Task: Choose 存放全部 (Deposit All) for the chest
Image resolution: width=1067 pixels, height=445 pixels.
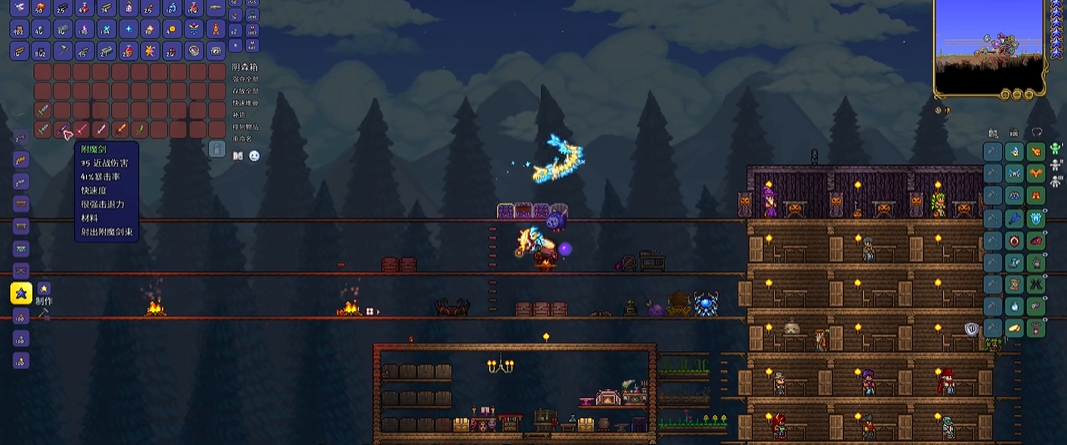Action: 244,90
